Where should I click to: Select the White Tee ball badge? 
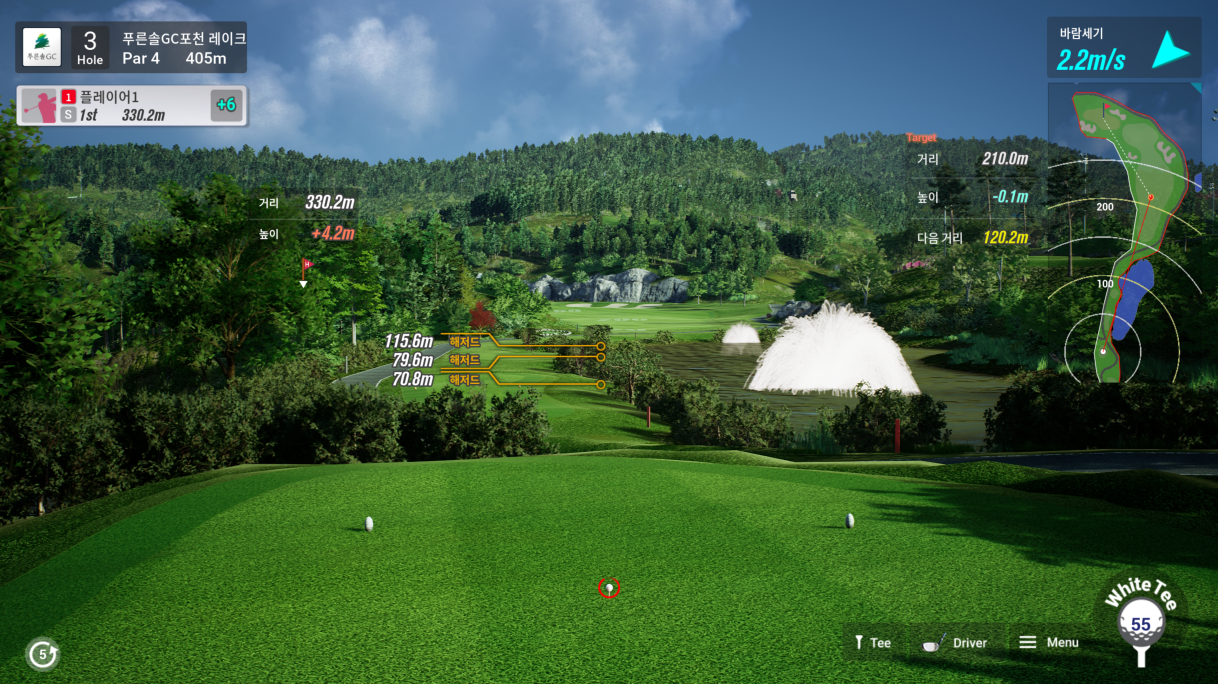(1140, 624)
